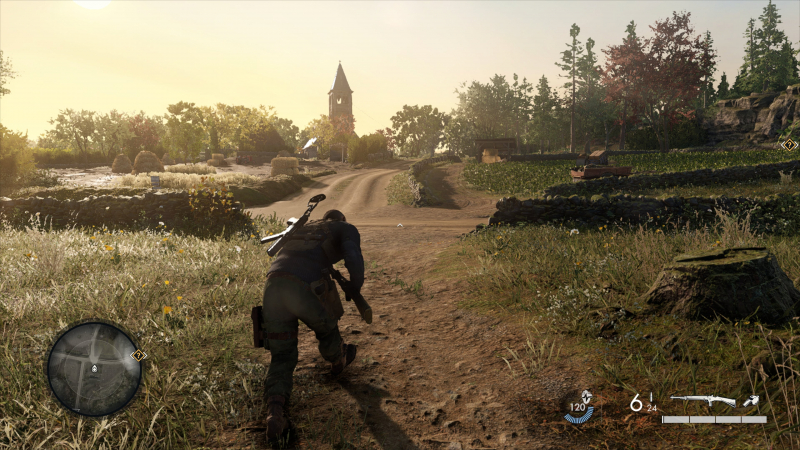Screen dimensions: 800x450
Task: Activate the whistle item icon
Action: (x=751, y=401)
